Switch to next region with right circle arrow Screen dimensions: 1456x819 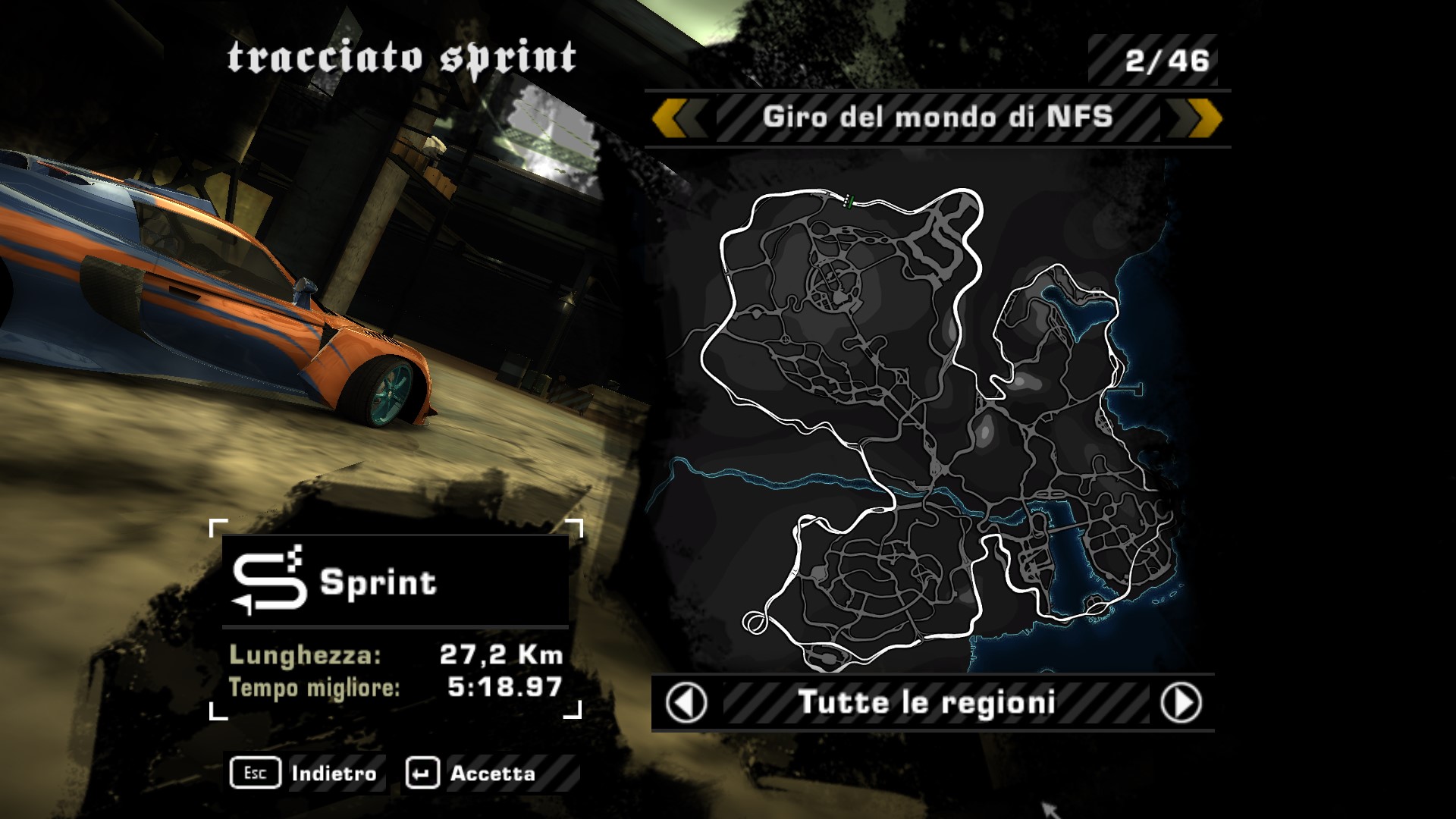click(1181, 702)
